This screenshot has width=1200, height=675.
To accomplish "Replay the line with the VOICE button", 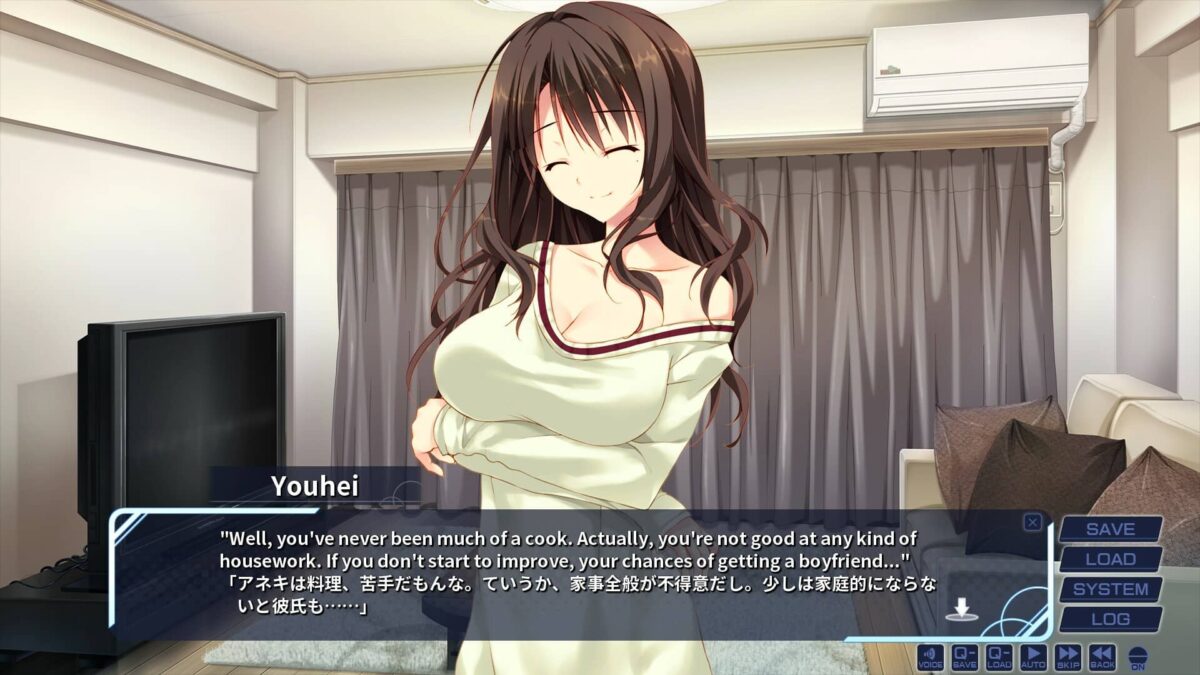I will (x=930, y=657).
